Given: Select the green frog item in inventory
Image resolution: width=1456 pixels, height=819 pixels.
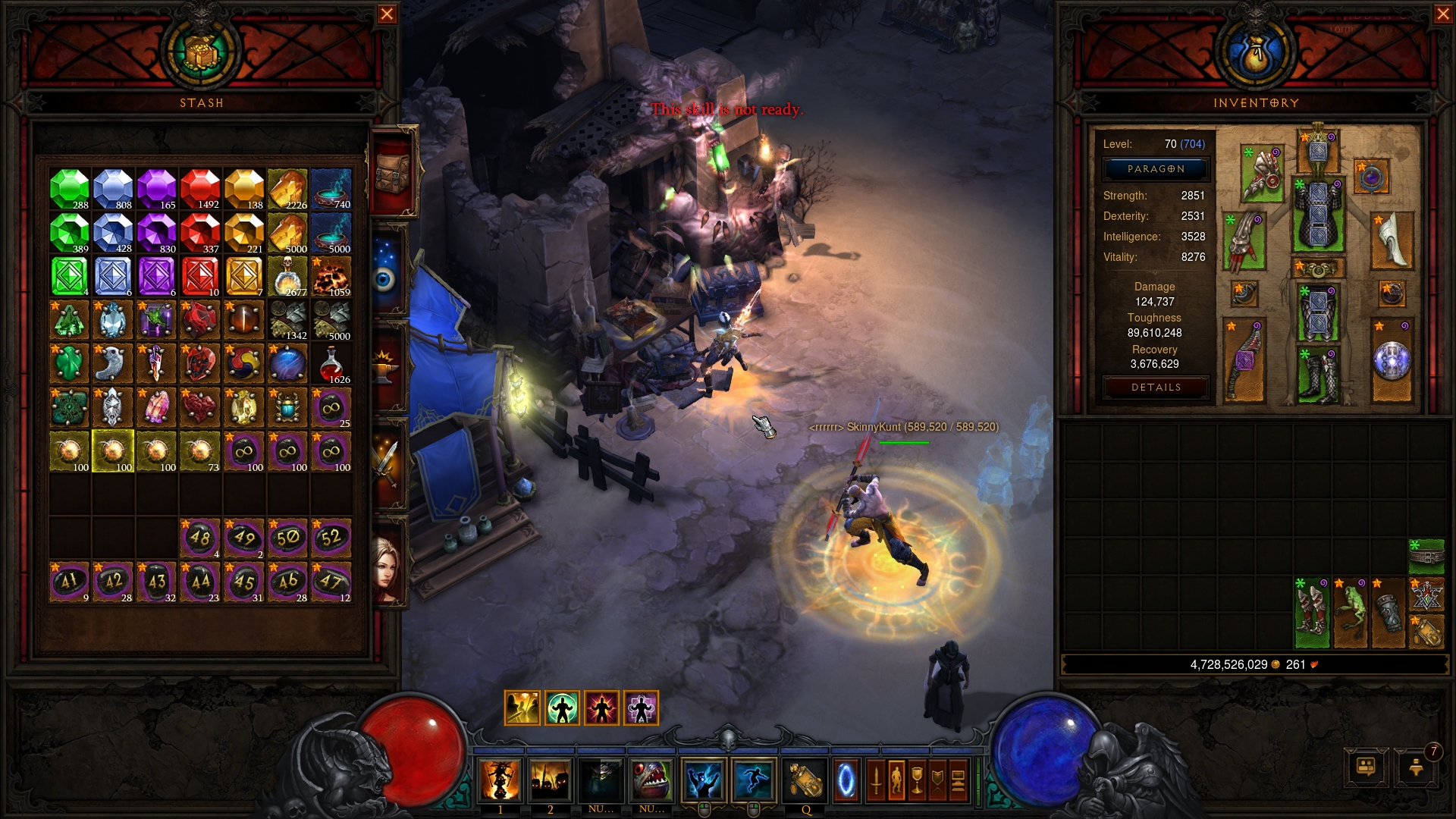Looking at the screenshot, I should [1351, 613].
